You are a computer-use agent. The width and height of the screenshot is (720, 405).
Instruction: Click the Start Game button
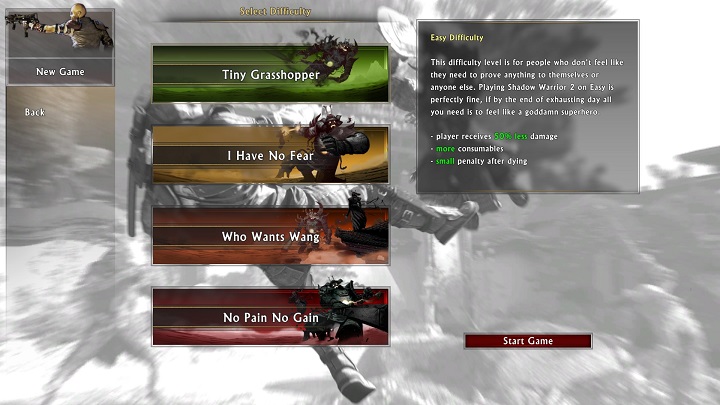[x=527, y=341]
